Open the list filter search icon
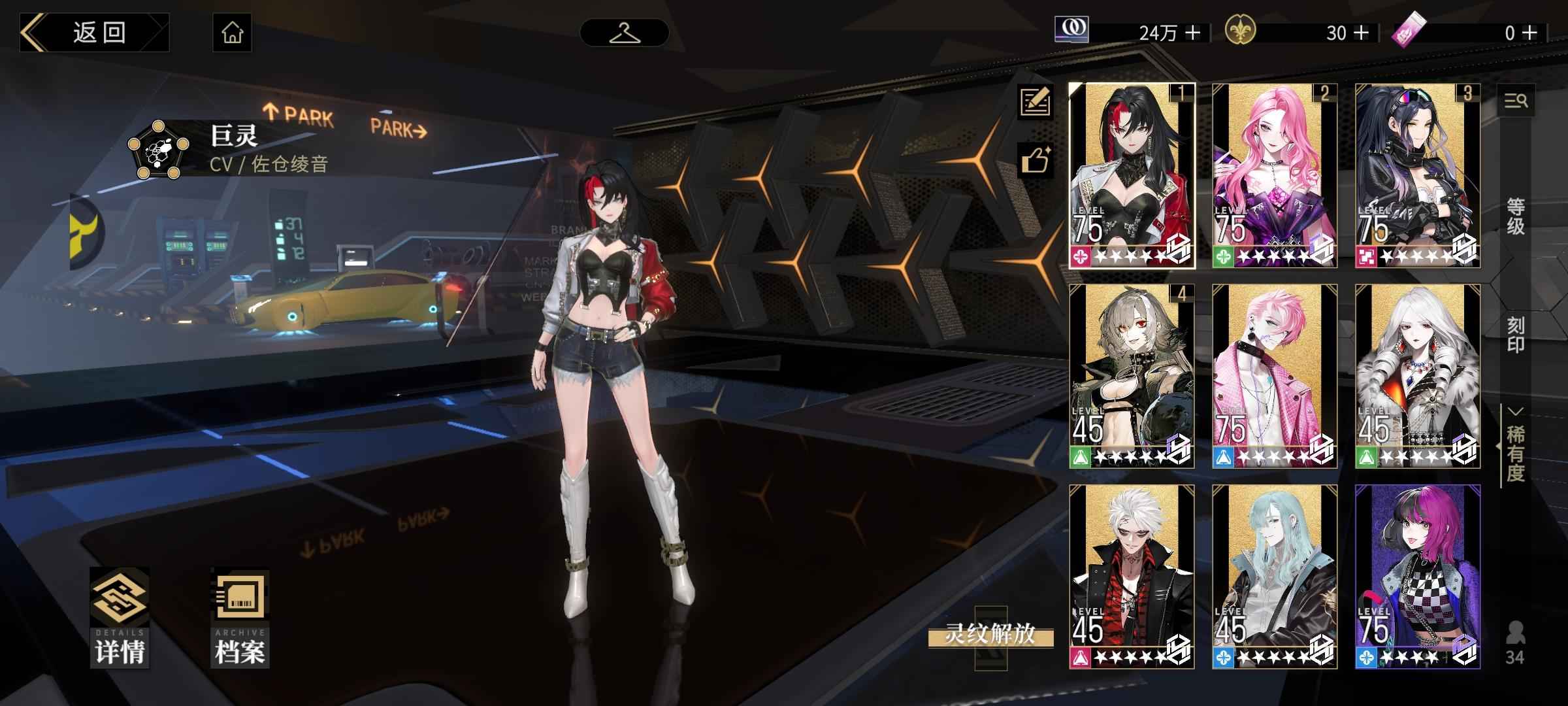 [1516, 101]
